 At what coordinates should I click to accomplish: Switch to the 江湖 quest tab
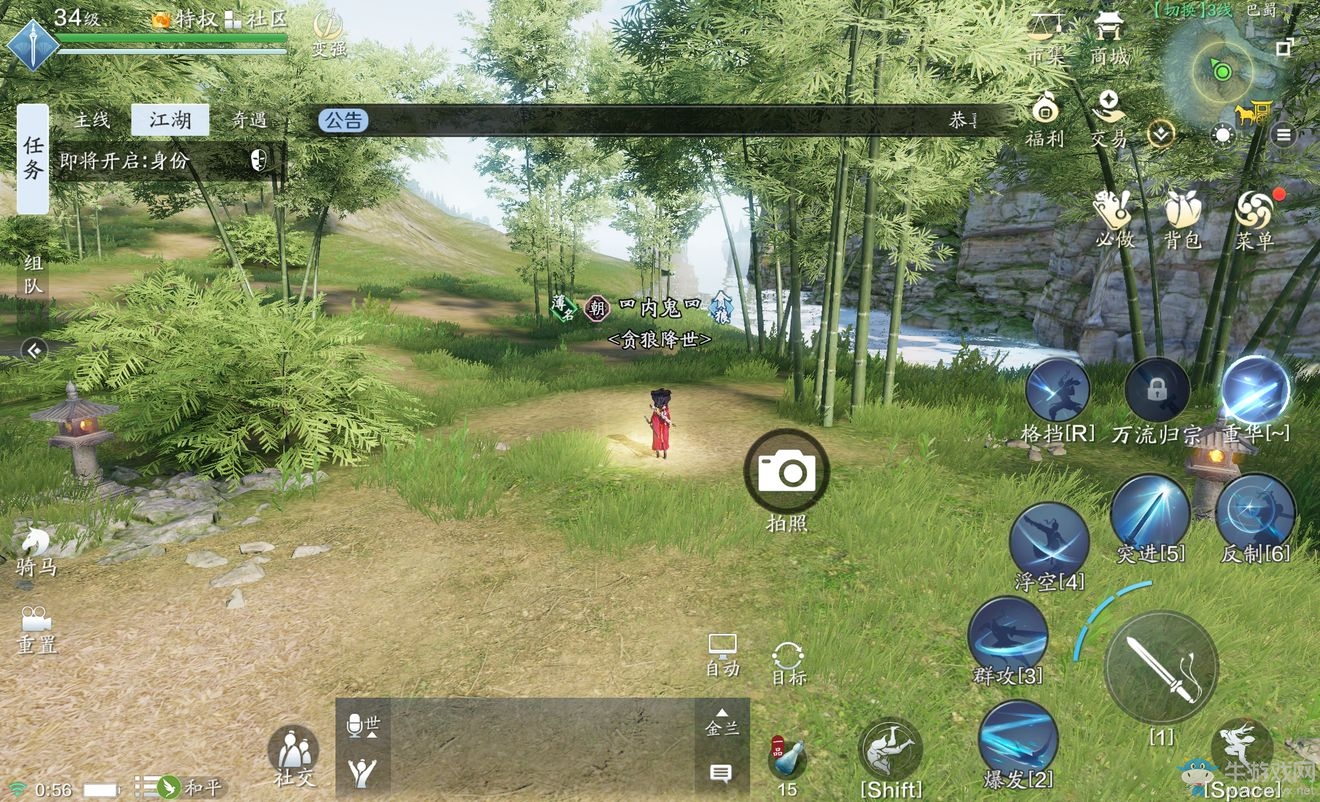[x=170, y=120]
